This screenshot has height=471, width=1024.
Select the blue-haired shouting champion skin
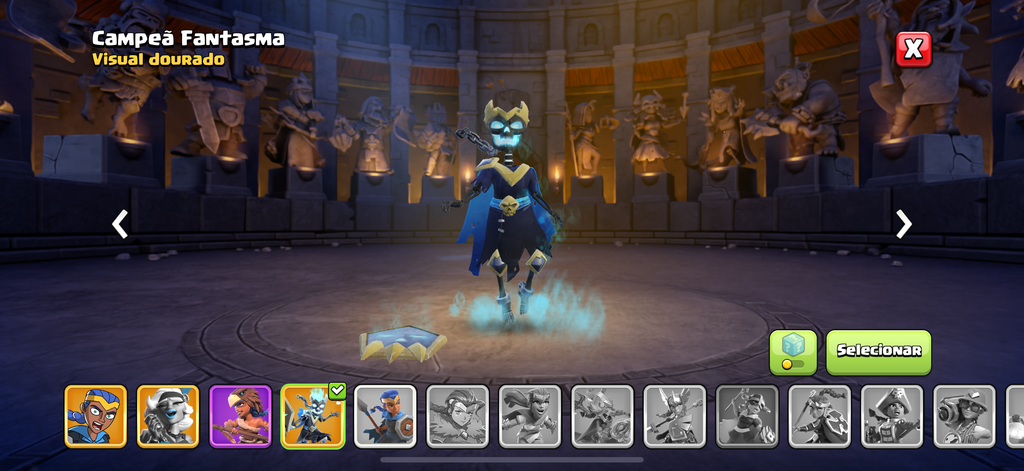(x=96, y=416)
